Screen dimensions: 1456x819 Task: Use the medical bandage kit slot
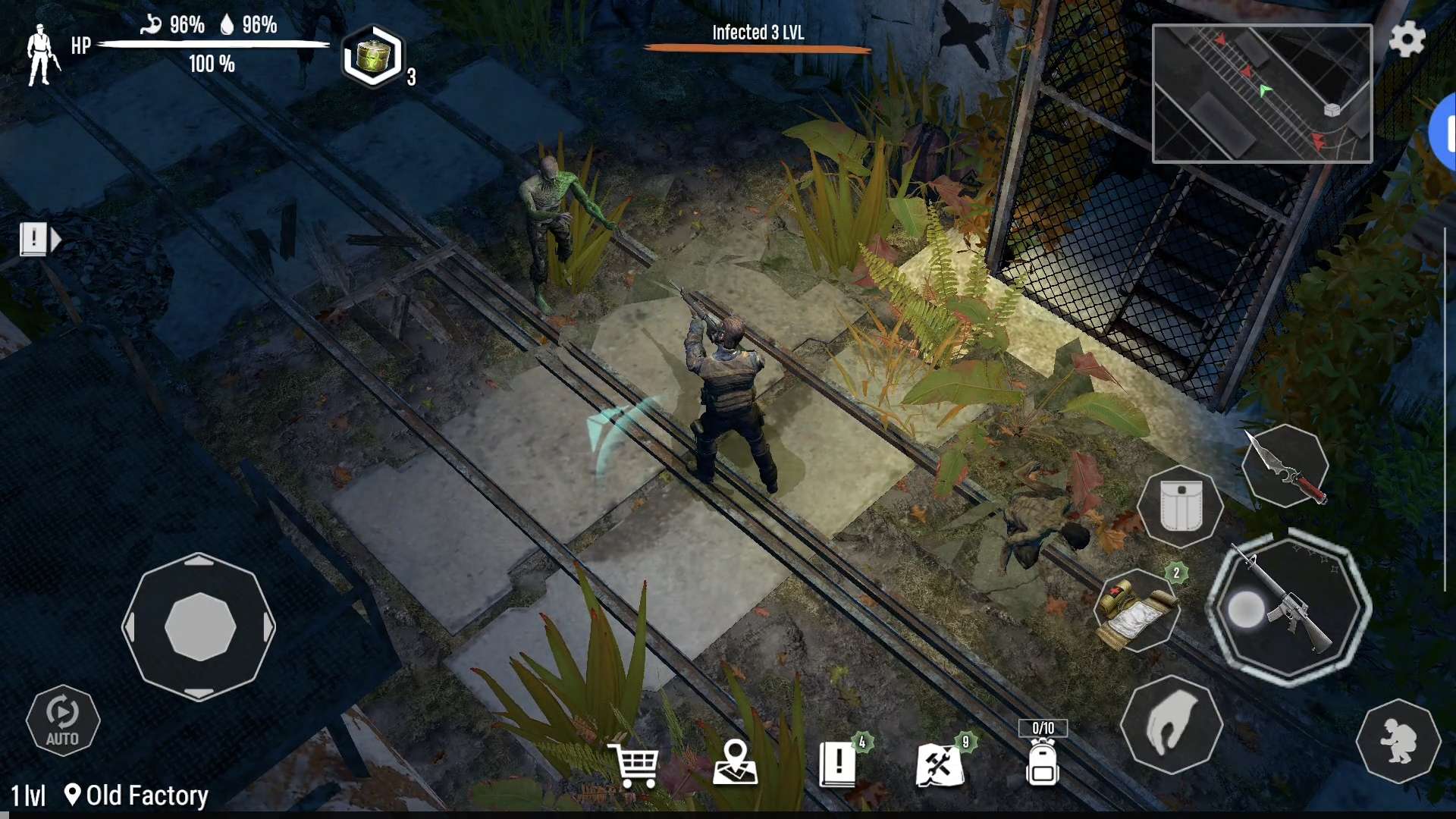coord(1136,611)
